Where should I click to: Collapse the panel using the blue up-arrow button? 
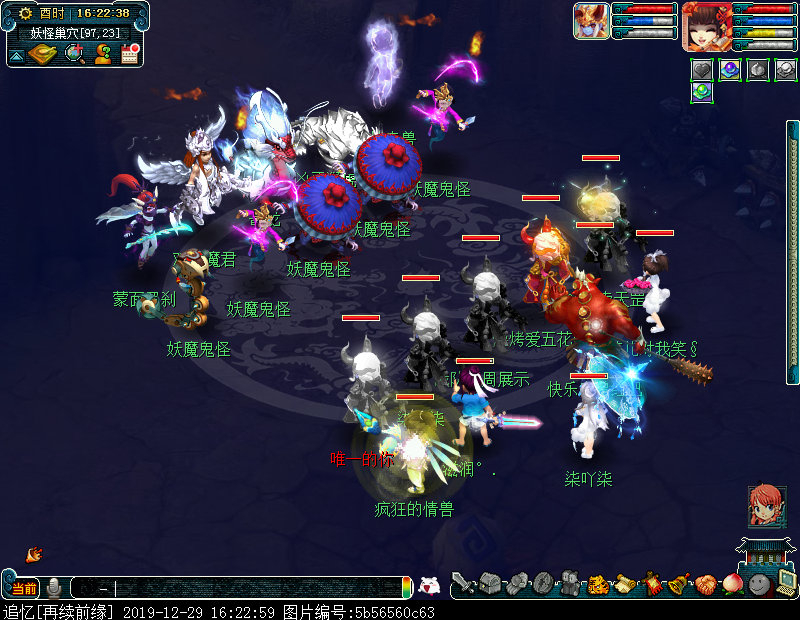pos(16,55)
